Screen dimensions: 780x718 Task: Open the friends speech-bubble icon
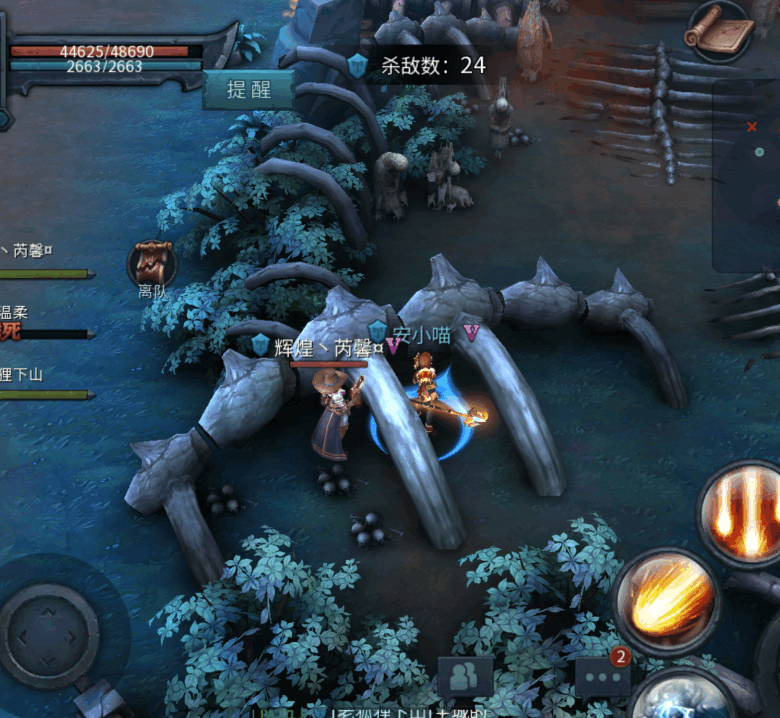click(464, 676)
